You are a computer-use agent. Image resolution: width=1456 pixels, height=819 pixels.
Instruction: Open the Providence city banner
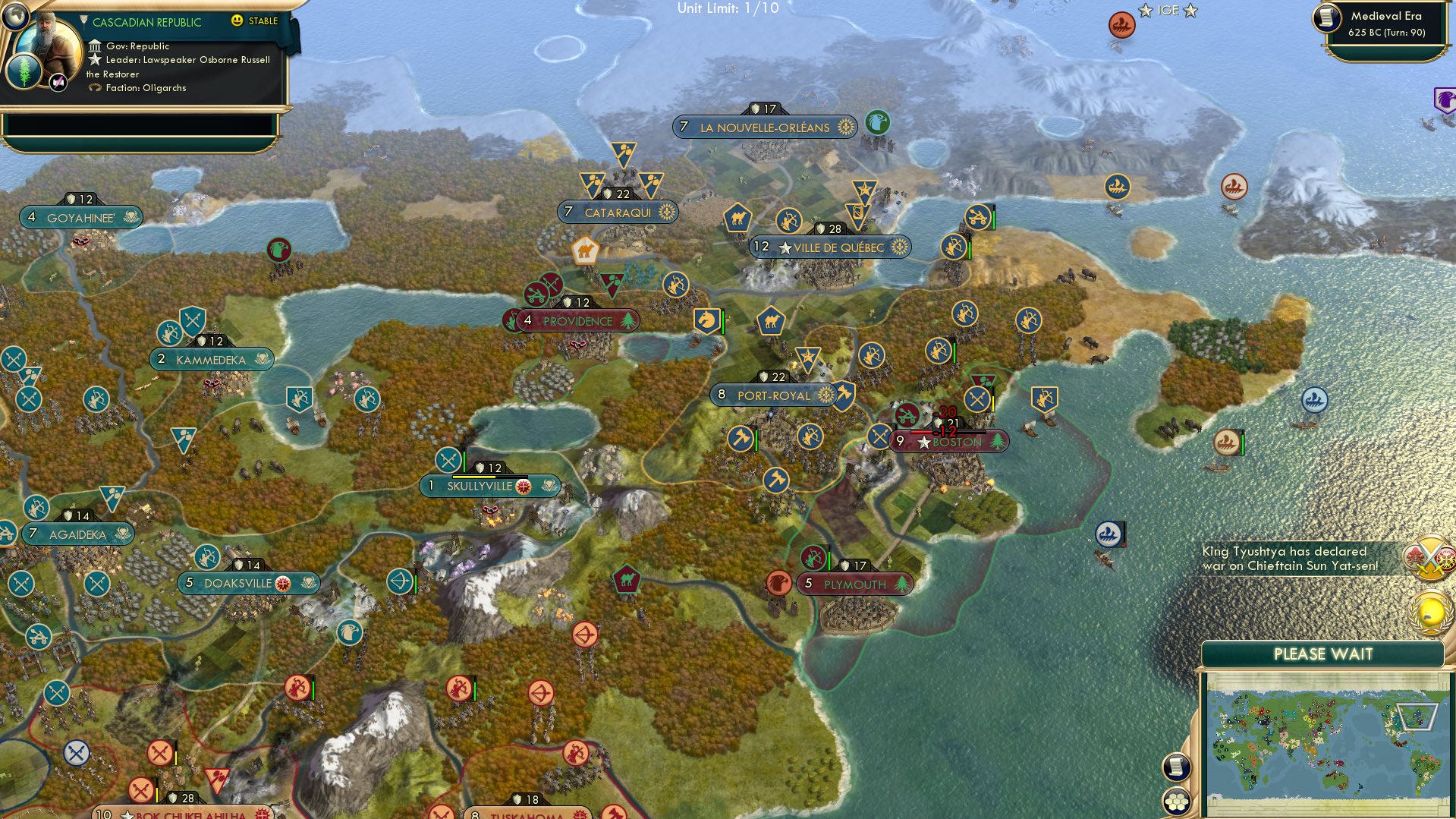(x=579, y=321)
